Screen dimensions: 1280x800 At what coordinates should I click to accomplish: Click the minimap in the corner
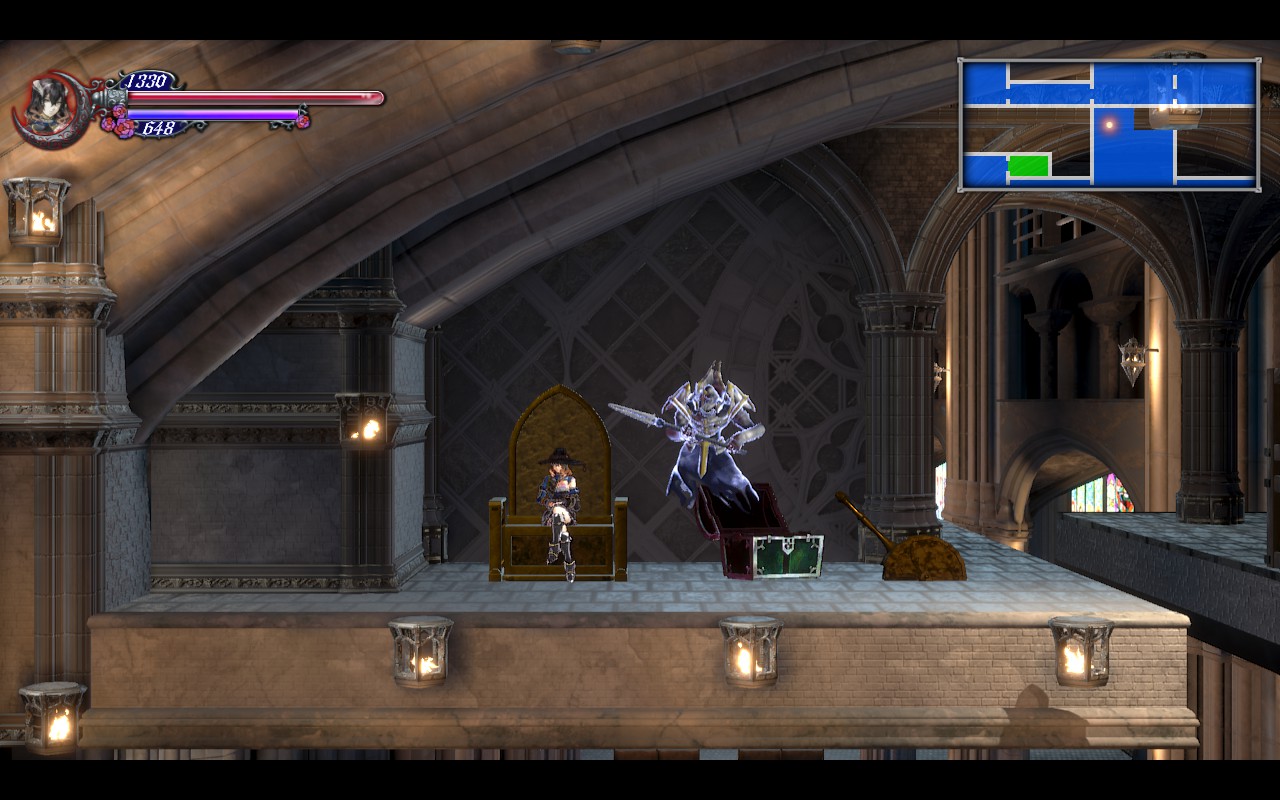(1108, 124)
